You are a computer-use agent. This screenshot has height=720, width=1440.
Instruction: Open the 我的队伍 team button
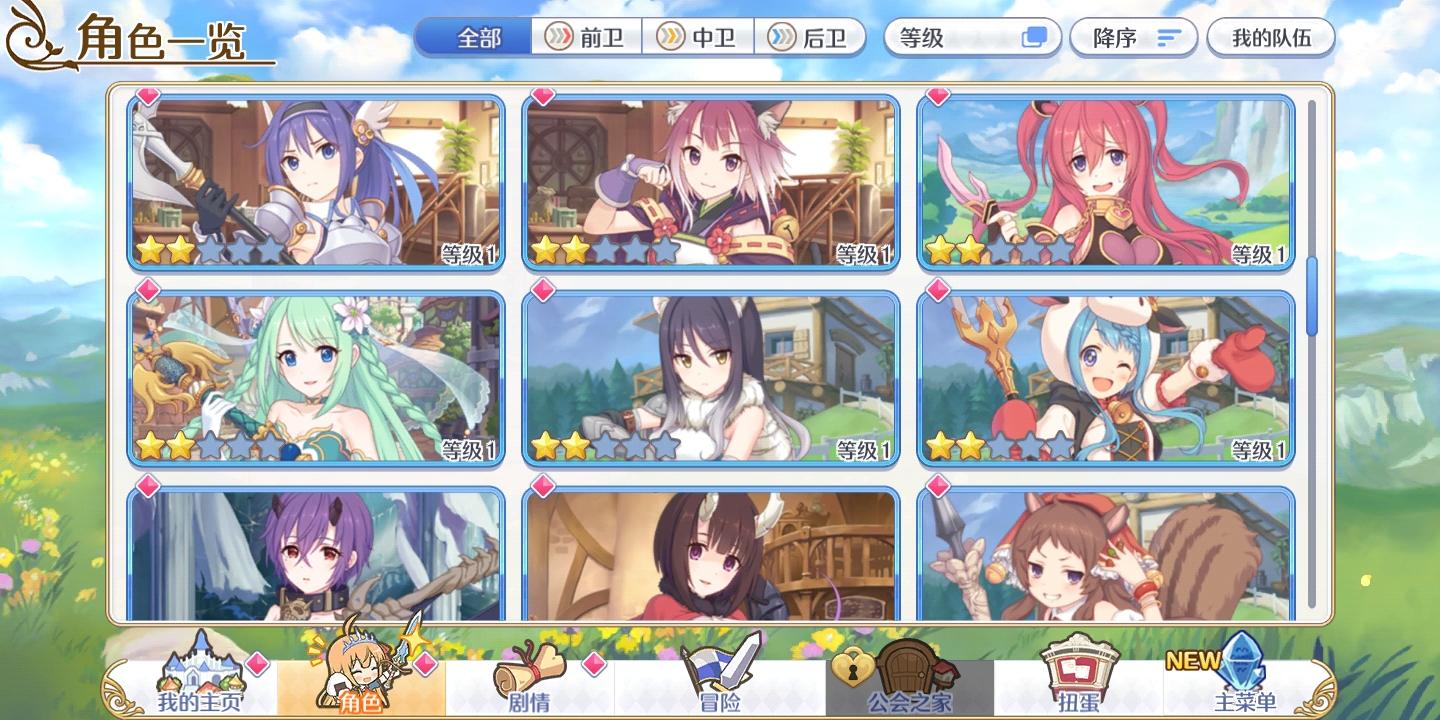1270,38
